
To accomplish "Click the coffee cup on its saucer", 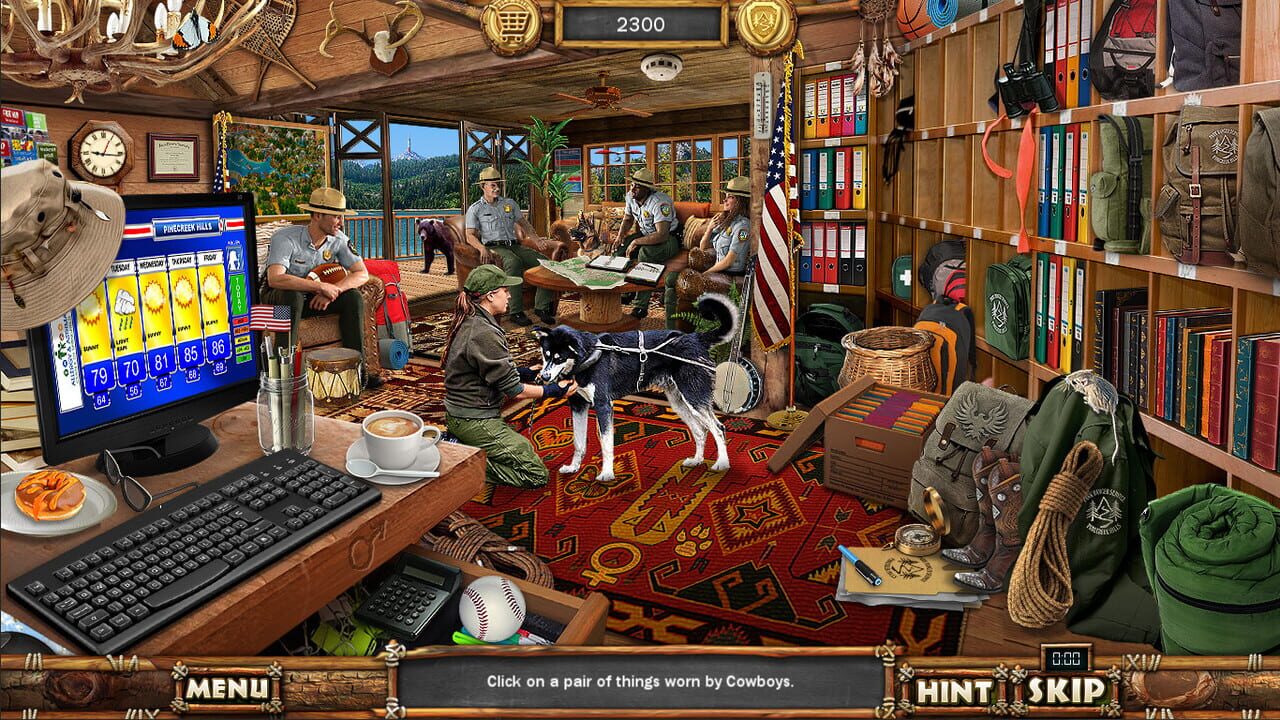I will coord(390,437).
